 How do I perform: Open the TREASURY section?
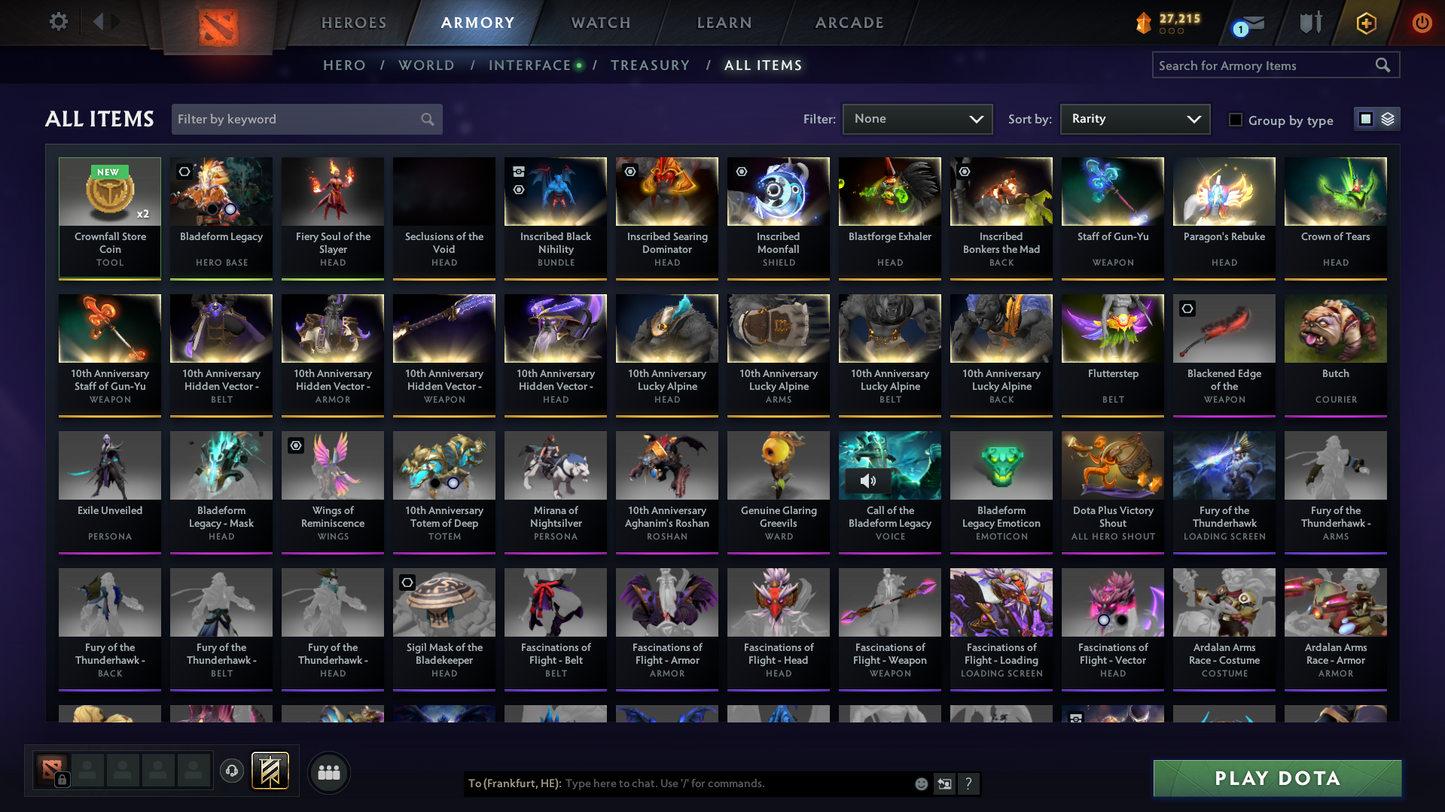[x=650, y=65]
